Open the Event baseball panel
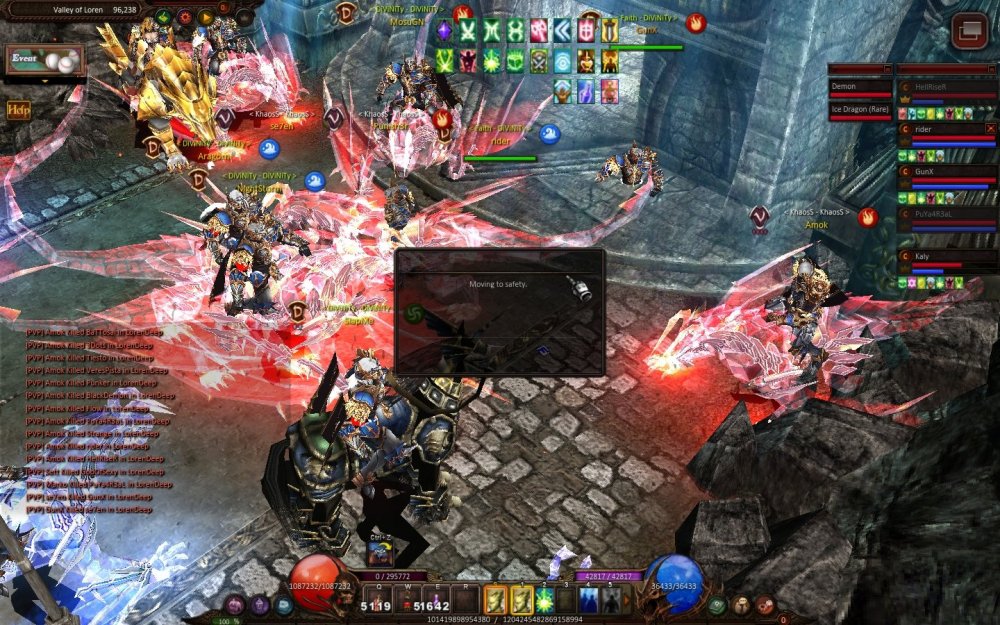This screenshot has width=1000, height=625. pyautogui.click(x=42, y=62)
